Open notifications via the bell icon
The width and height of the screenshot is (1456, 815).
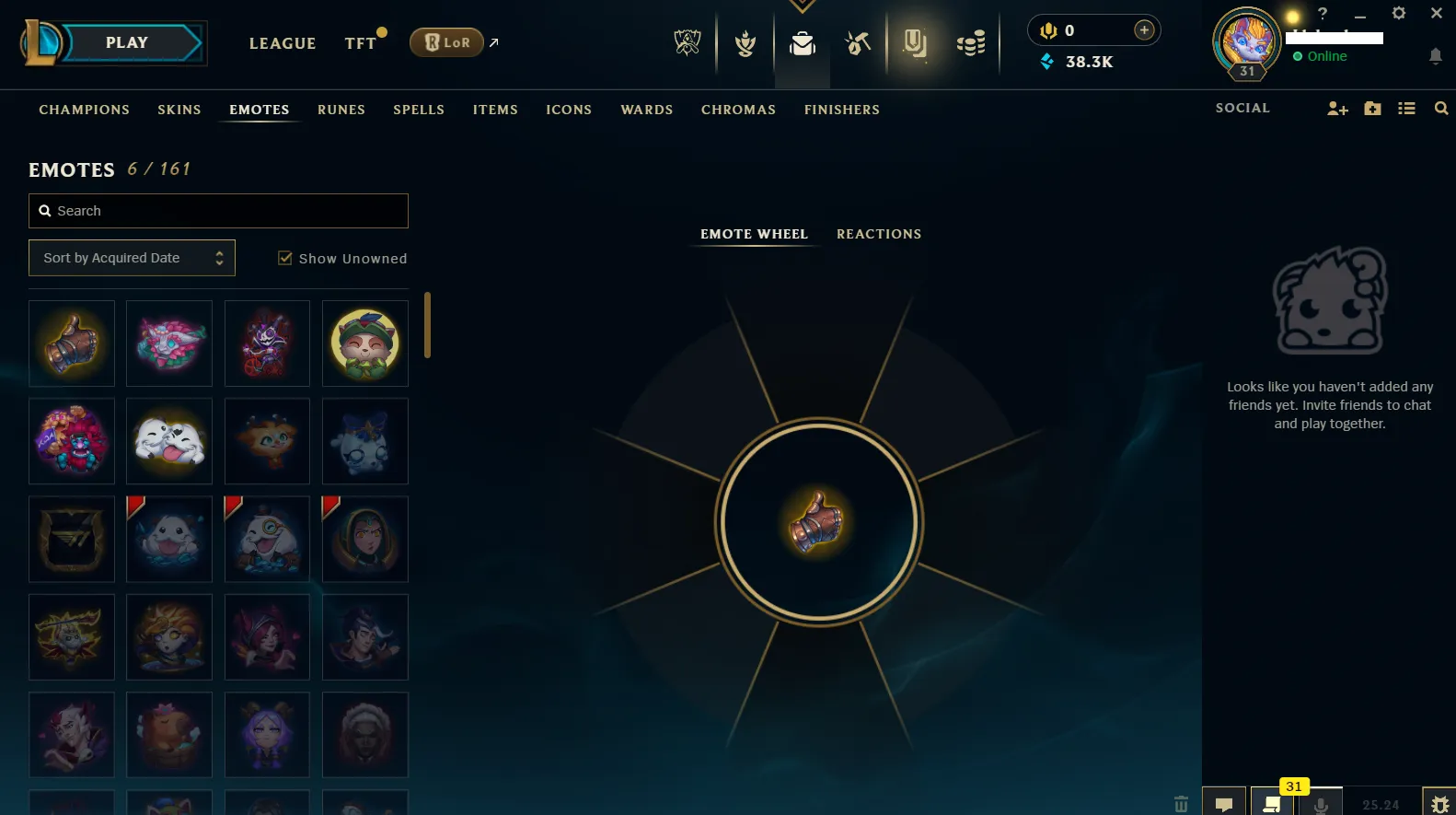click(x=1435, y=56)
